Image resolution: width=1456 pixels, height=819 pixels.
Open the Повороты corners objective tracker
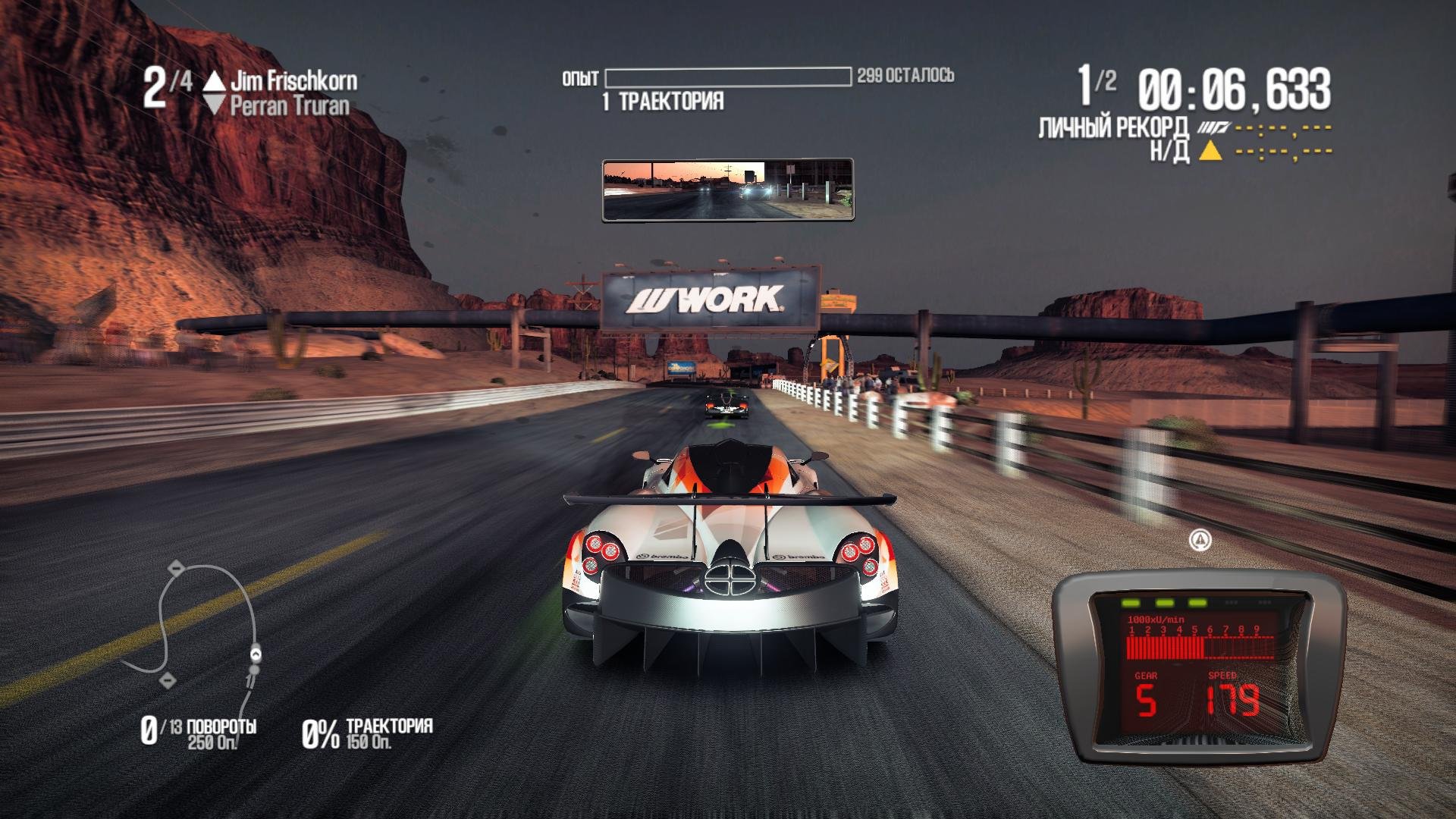pyautogui.click(x=199, y=732)
